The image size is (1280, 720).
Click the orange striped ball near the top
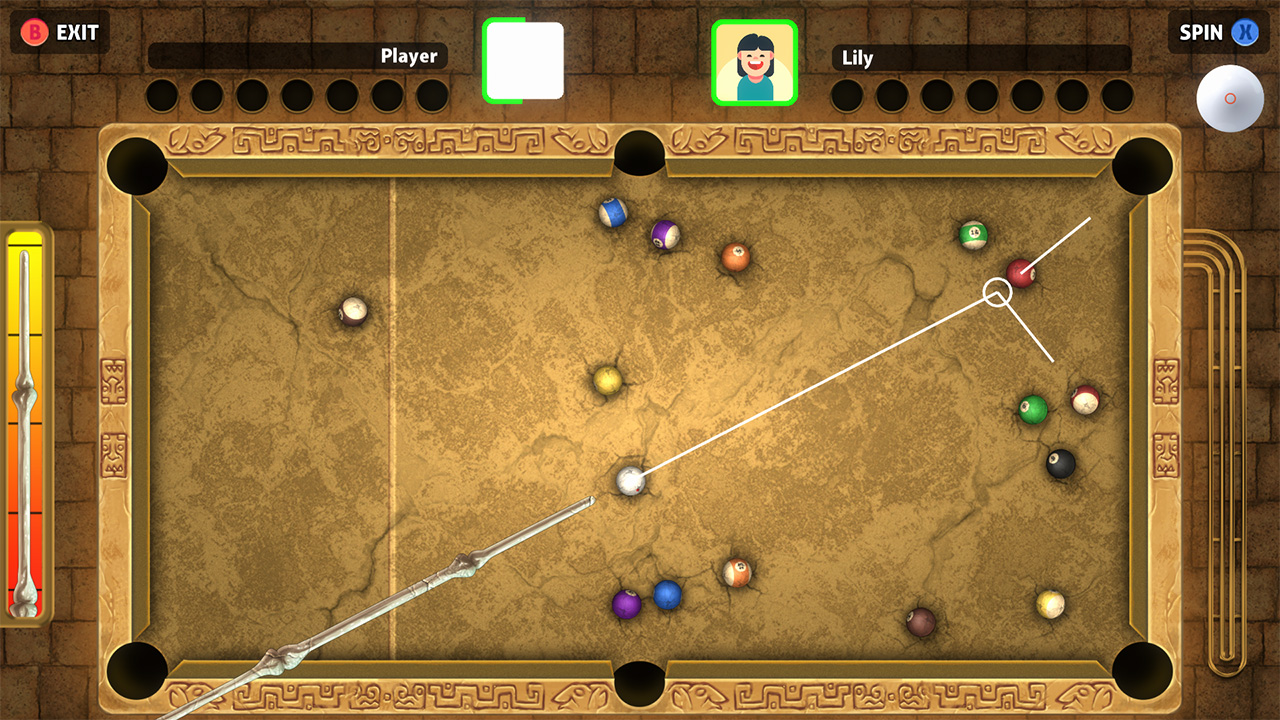pos(735,257)
